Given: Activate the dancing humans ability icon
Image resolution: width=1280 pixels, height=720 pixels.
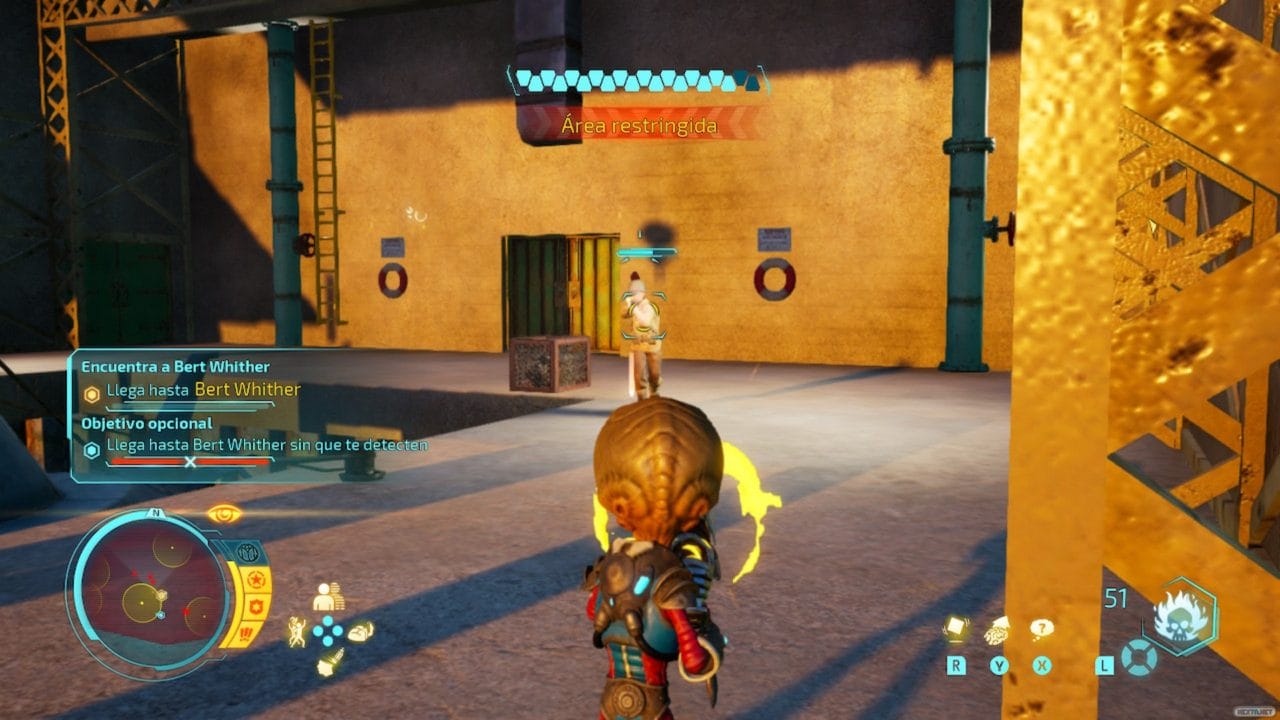Looking at the screenshot, I should [297, 631].
